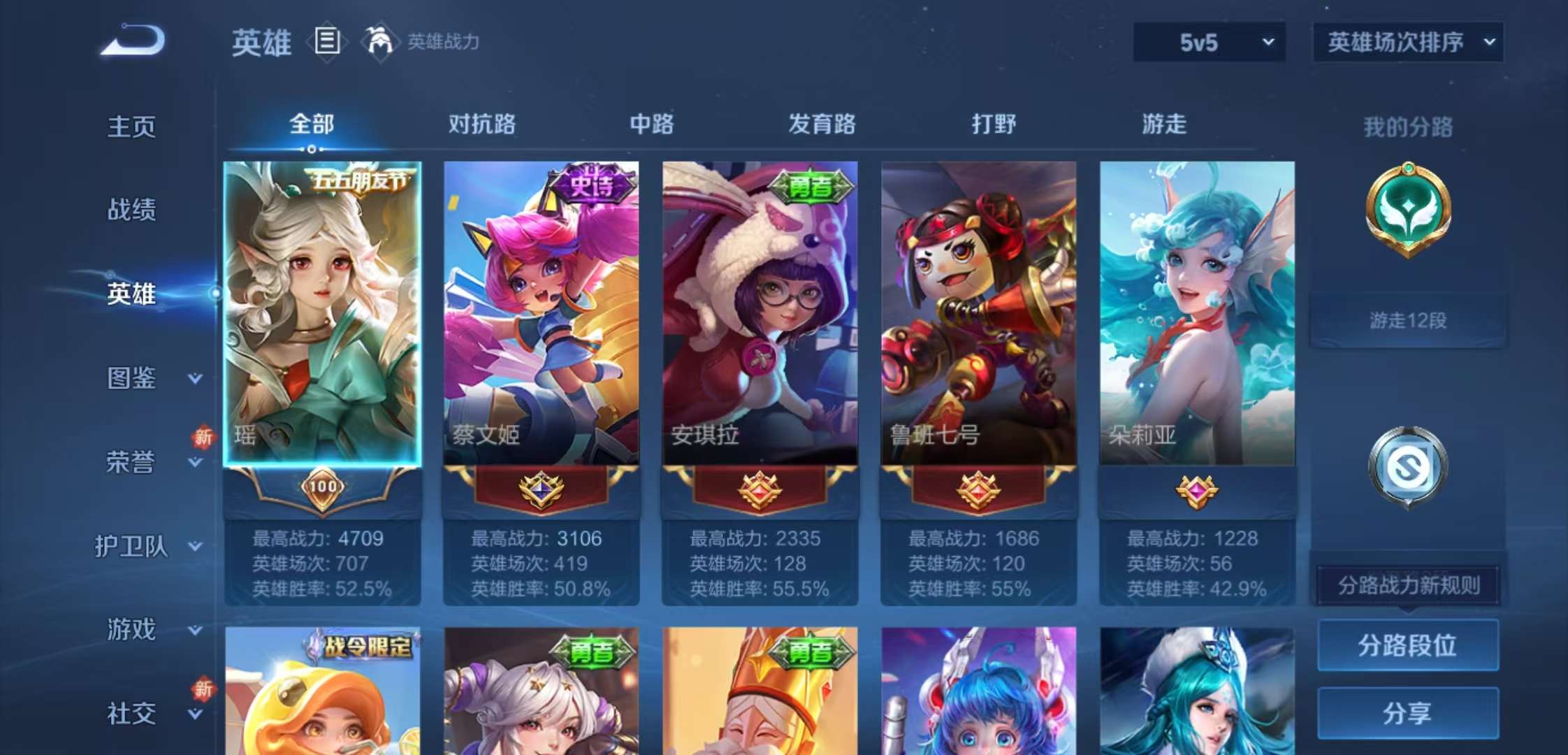Viewport: 1568px width, 755px height.
Task: Select the 全部 tab
Action: click(312, 124)
